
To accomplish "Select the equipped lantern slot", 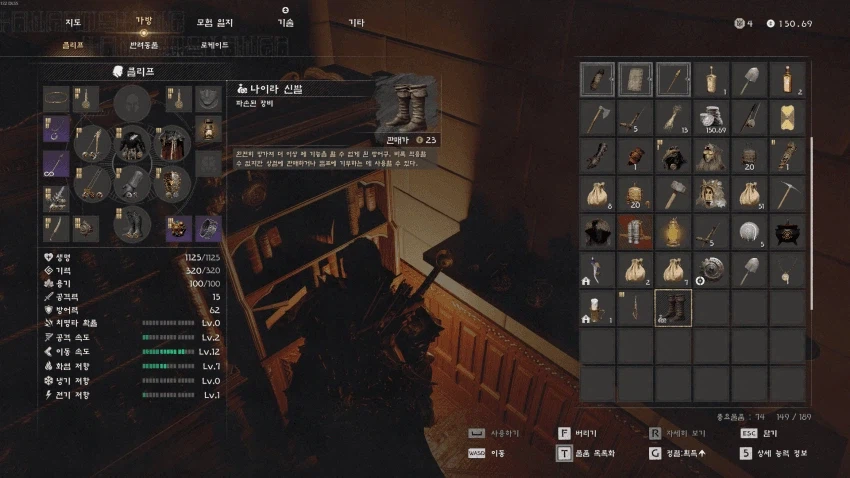I will [x=207, y=130].
